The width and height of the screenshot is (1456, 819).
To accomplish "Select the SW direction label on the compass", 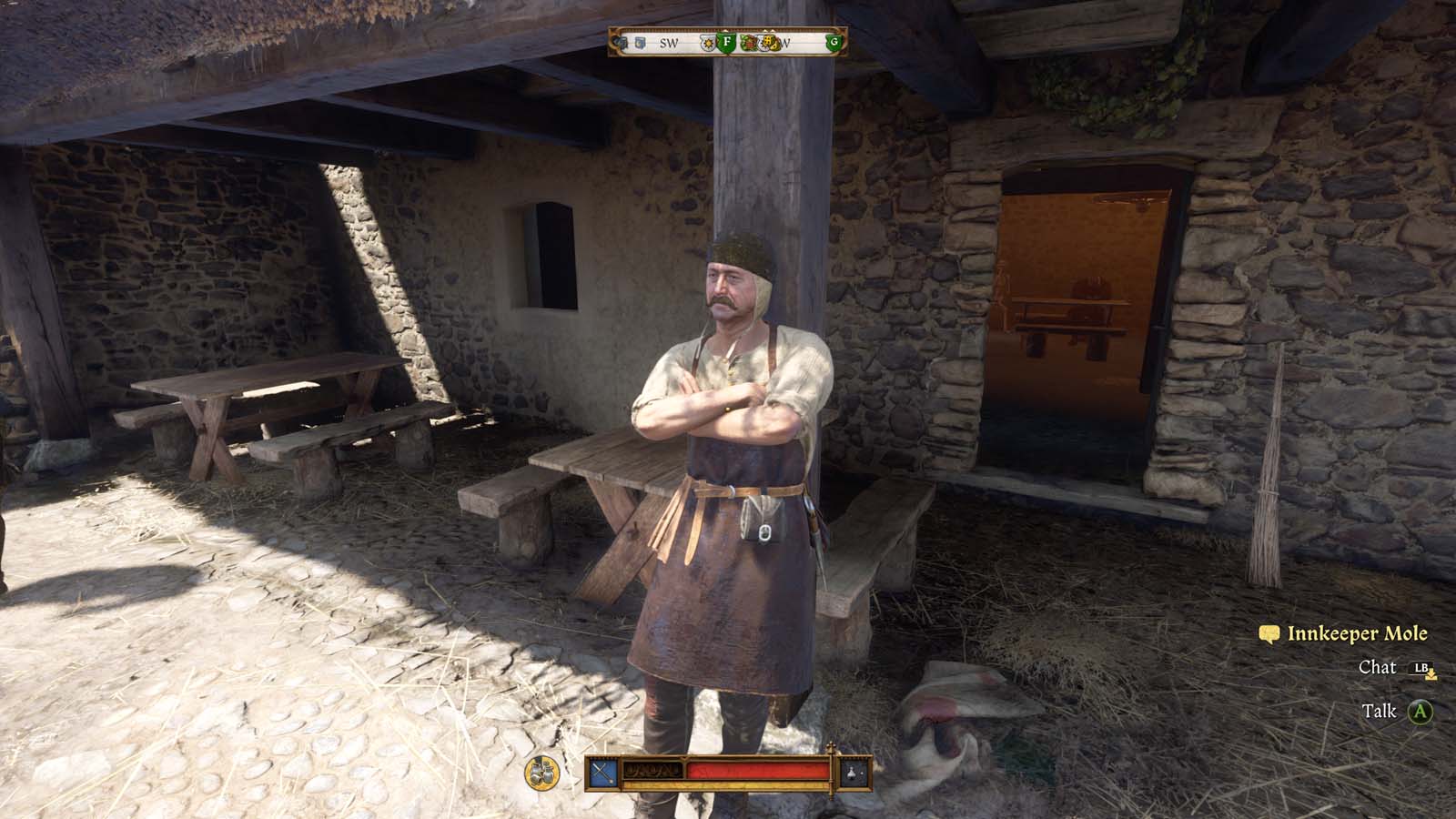I will click(x=670, y=42).
